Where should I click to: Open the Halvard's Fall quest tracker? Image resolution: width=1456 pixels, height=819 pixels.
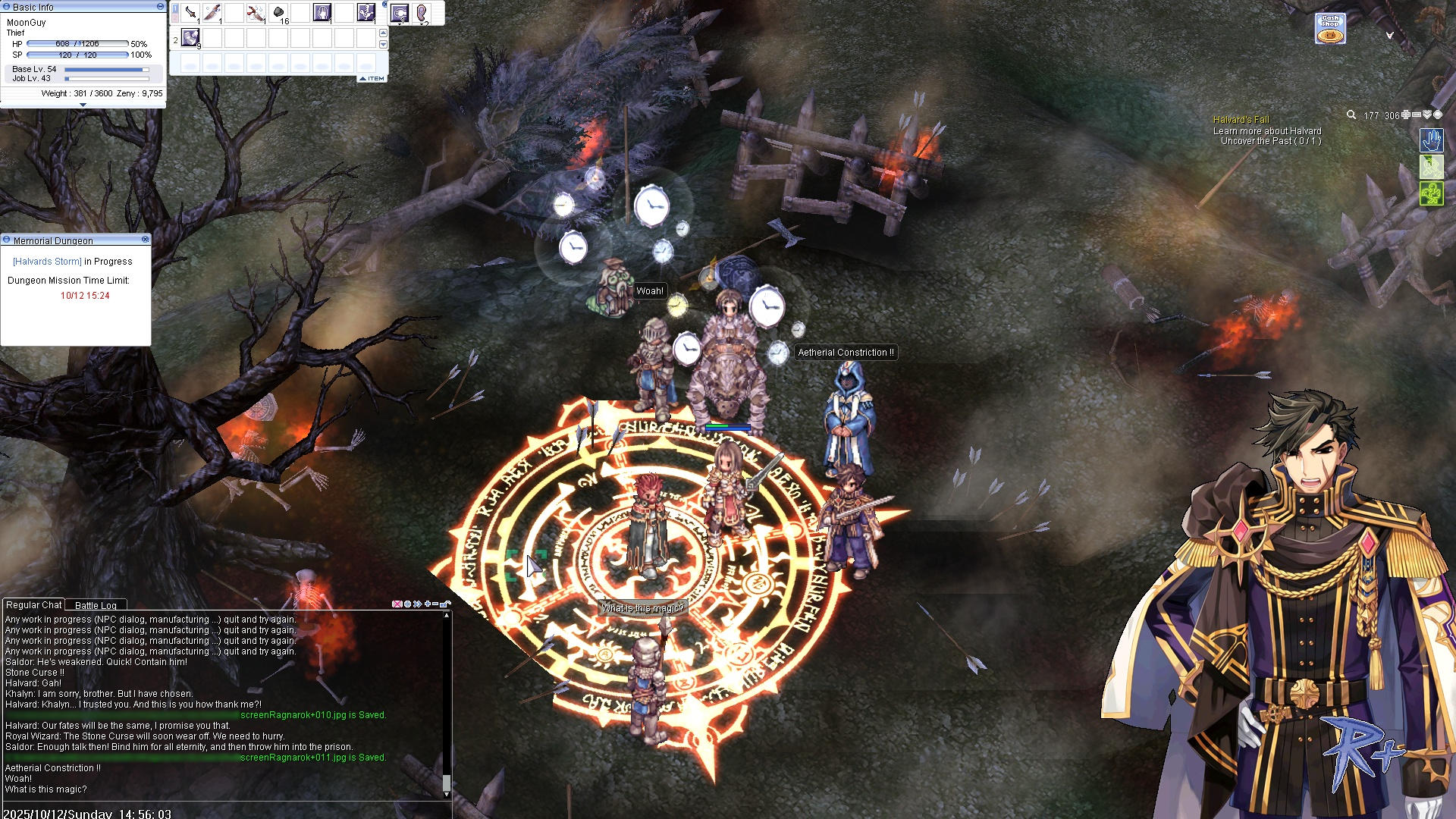1241,120
